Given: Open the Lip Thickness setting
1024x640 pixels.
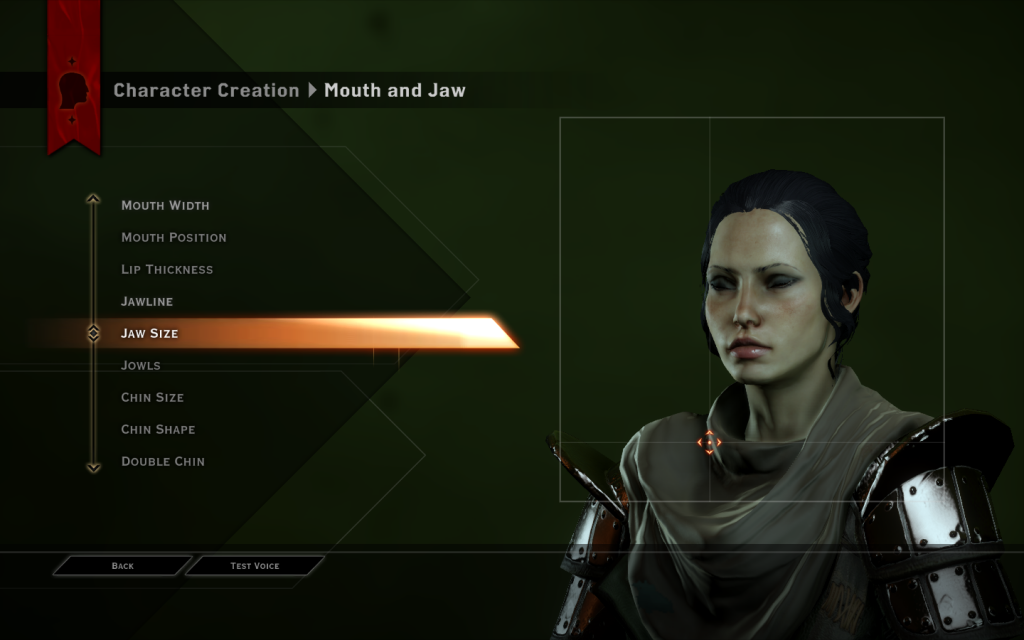Looking at the screenshot, I should point(167,270).
